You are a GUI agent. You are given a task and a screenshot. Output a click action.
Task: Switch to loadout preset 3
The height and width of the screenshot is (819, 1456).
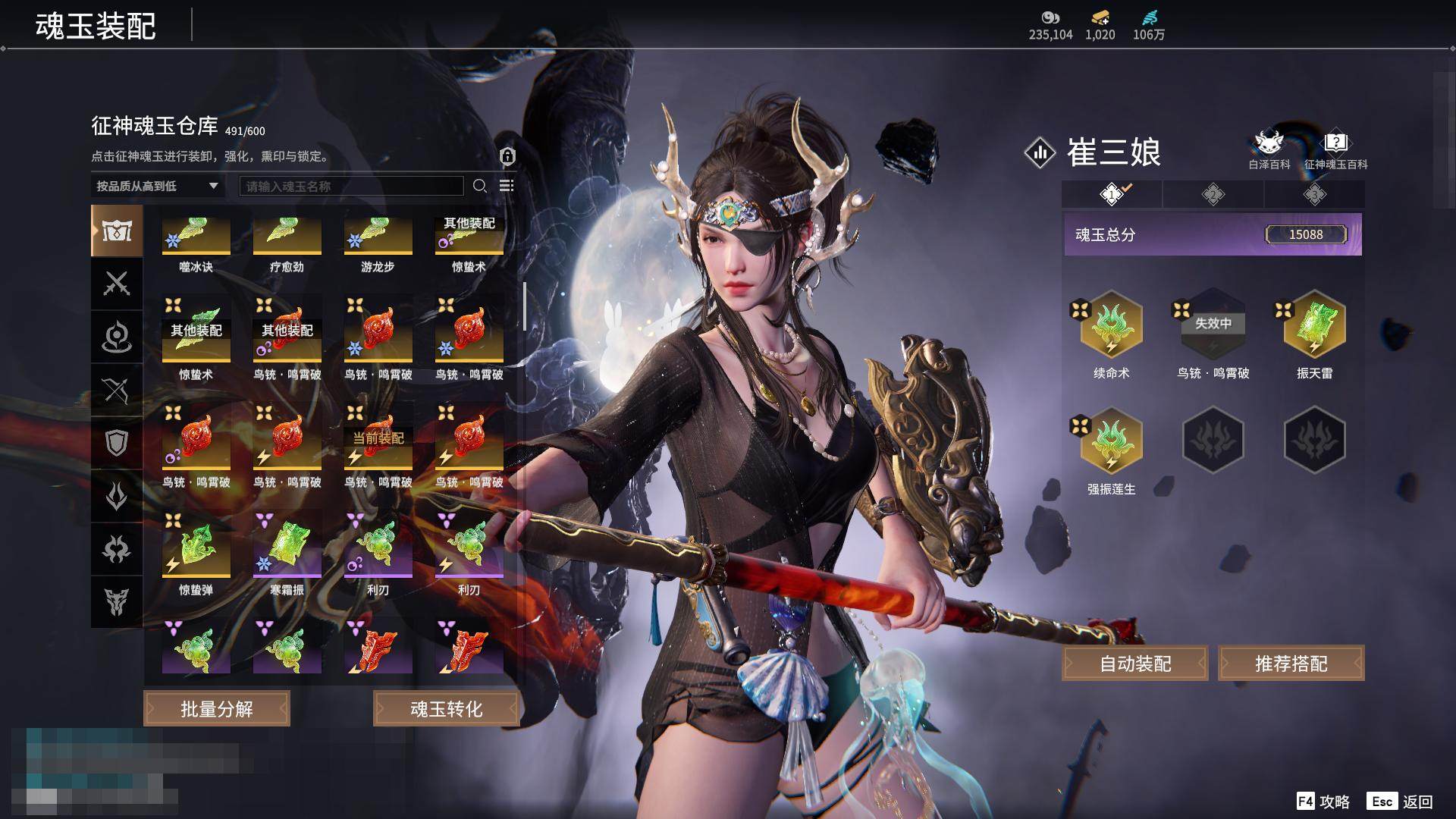1314,194
